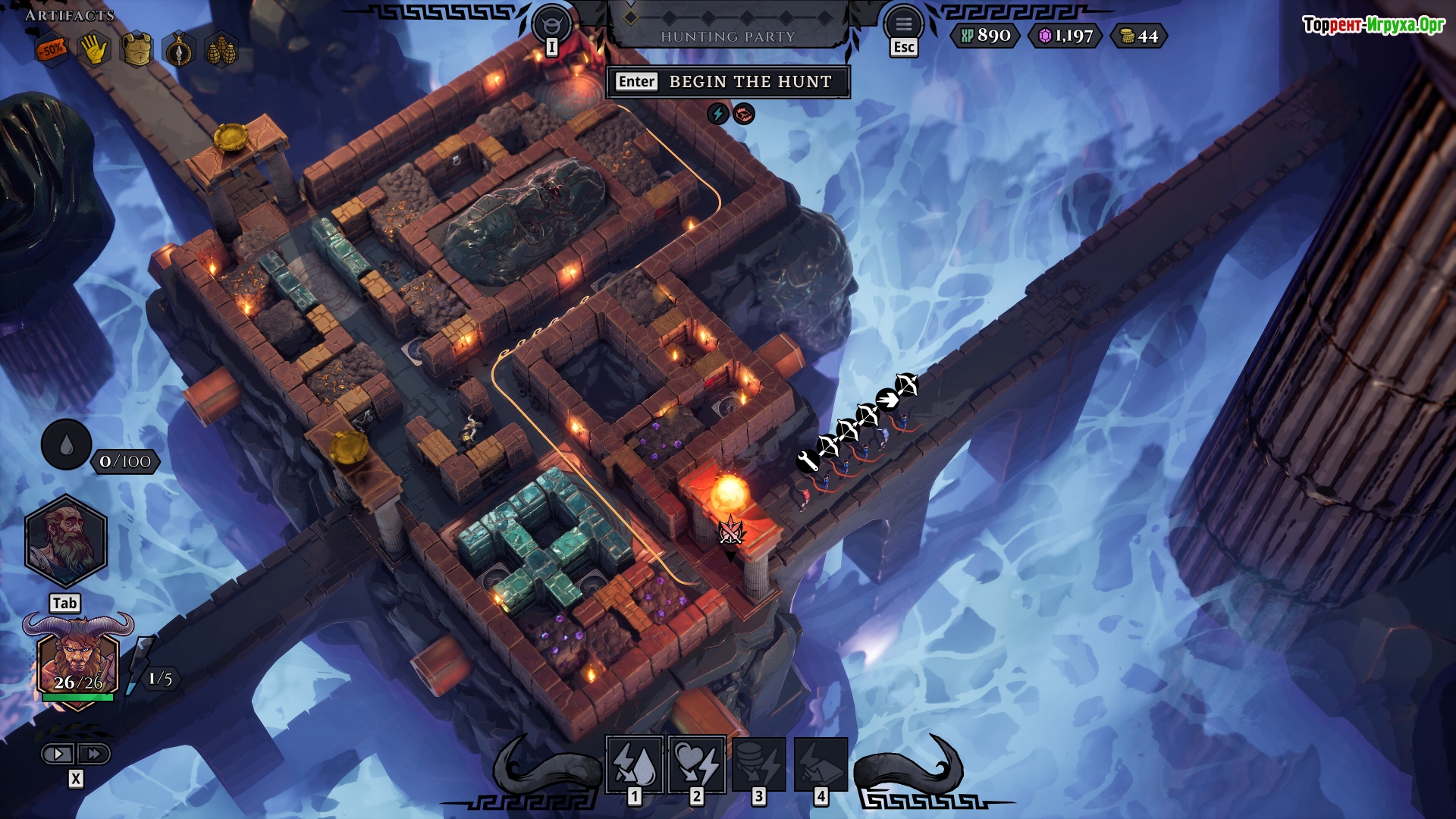Activate the lightning-to-droplet ability
The height and width of the screenshot is (819, 1456).
click(635, 764)
